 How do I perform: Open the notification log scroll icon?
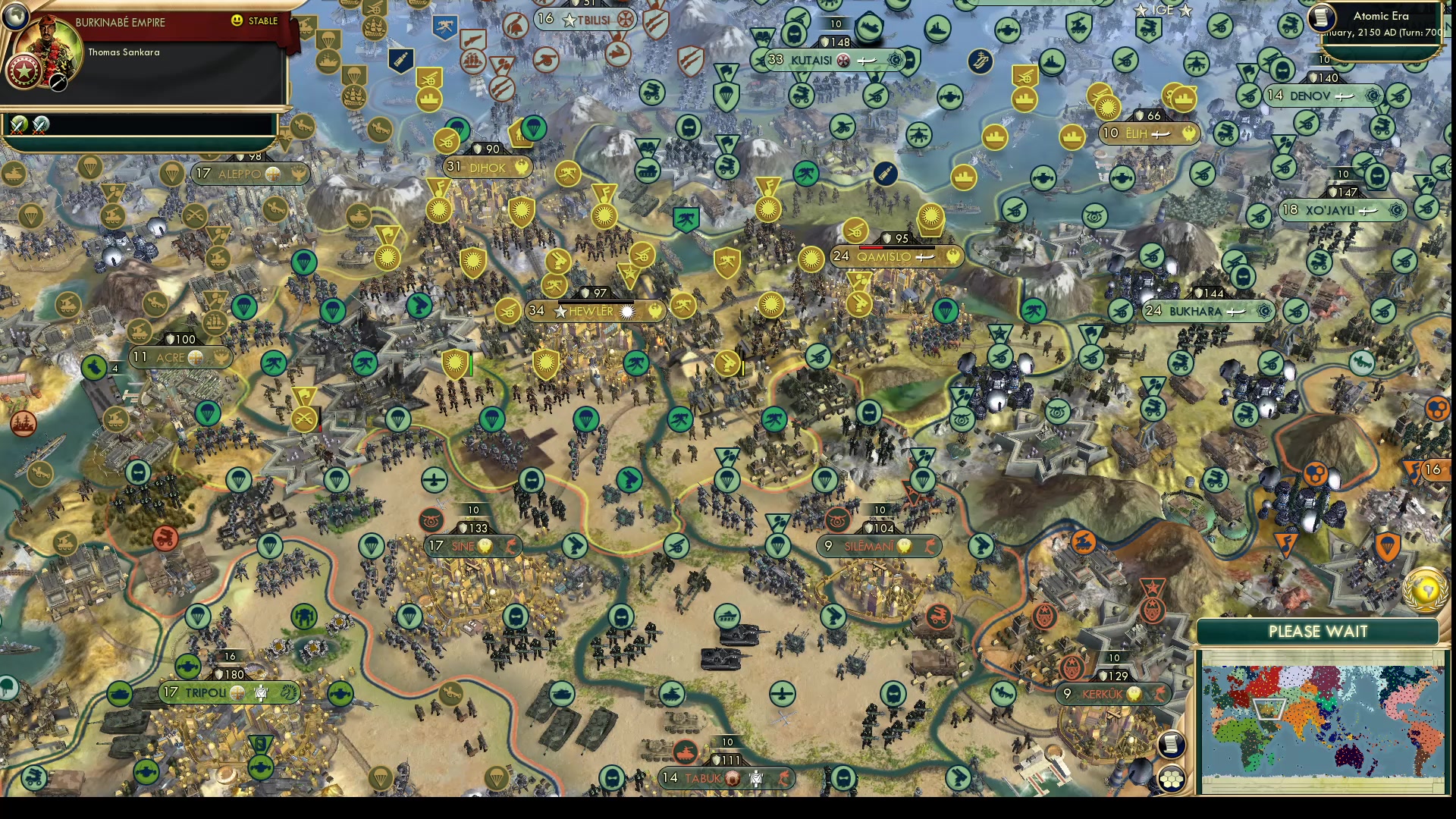pos(1173,745)
